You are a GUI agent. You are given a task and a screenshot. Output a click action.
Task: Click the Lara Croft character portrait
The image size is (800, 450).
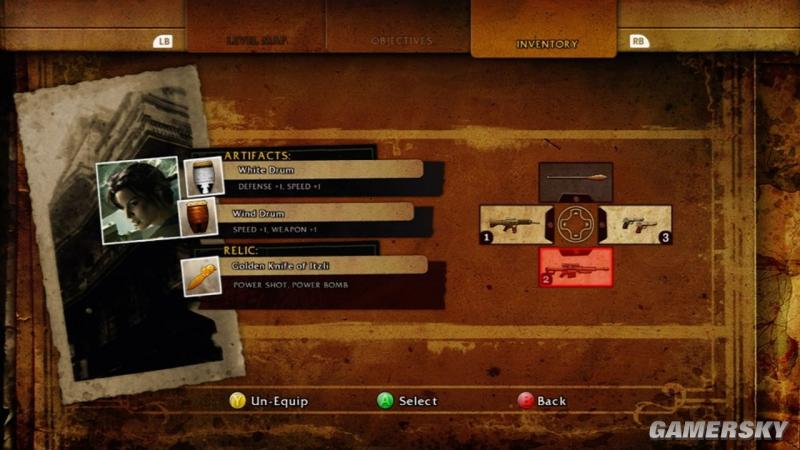137,200
